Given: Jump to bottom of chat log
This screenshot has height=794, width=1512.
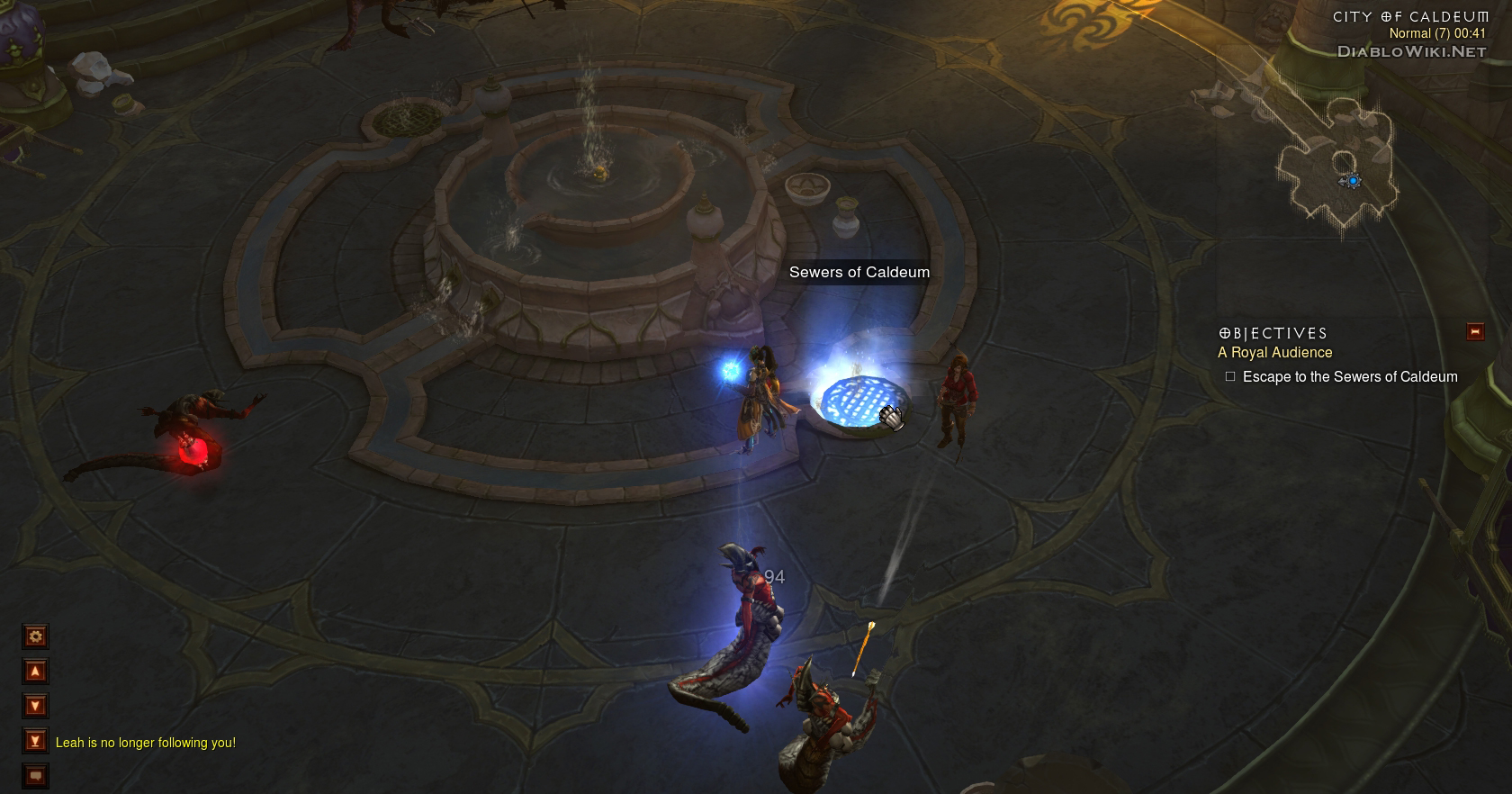Looking at the screenshot, I should click(35, 742).
